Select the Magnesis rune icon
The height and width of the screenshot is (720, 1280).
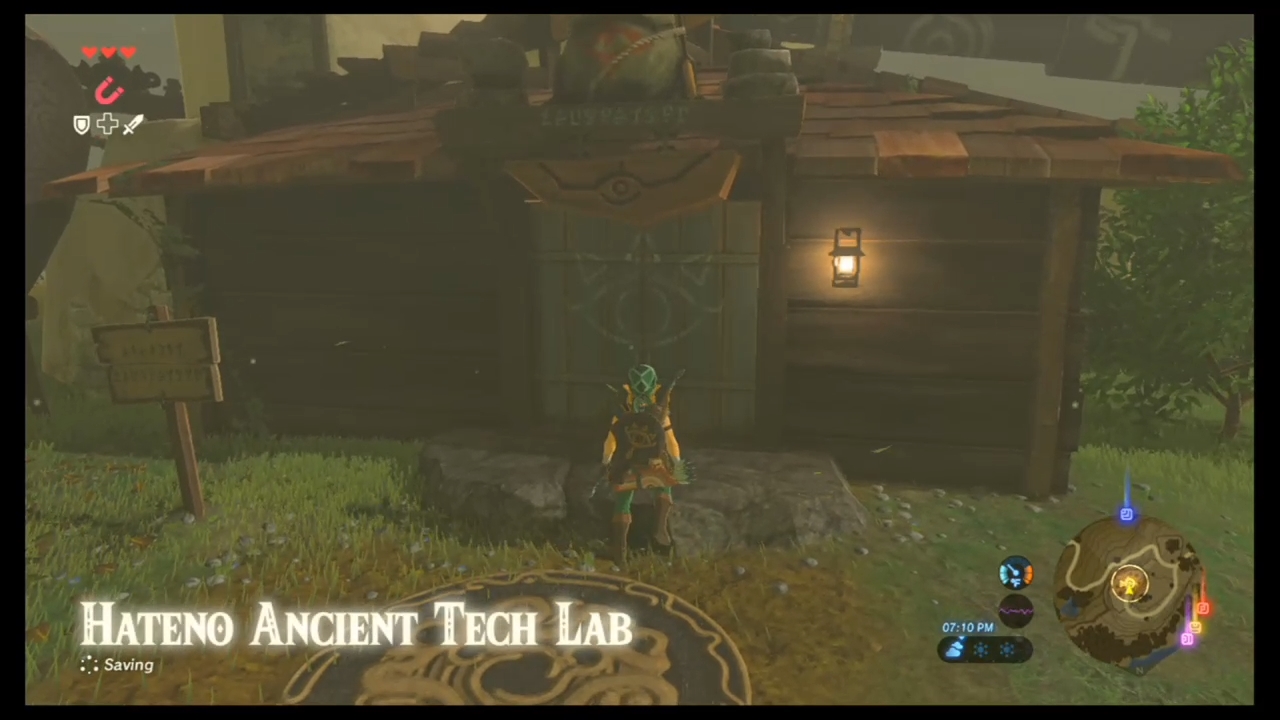[x=108, y=90]
